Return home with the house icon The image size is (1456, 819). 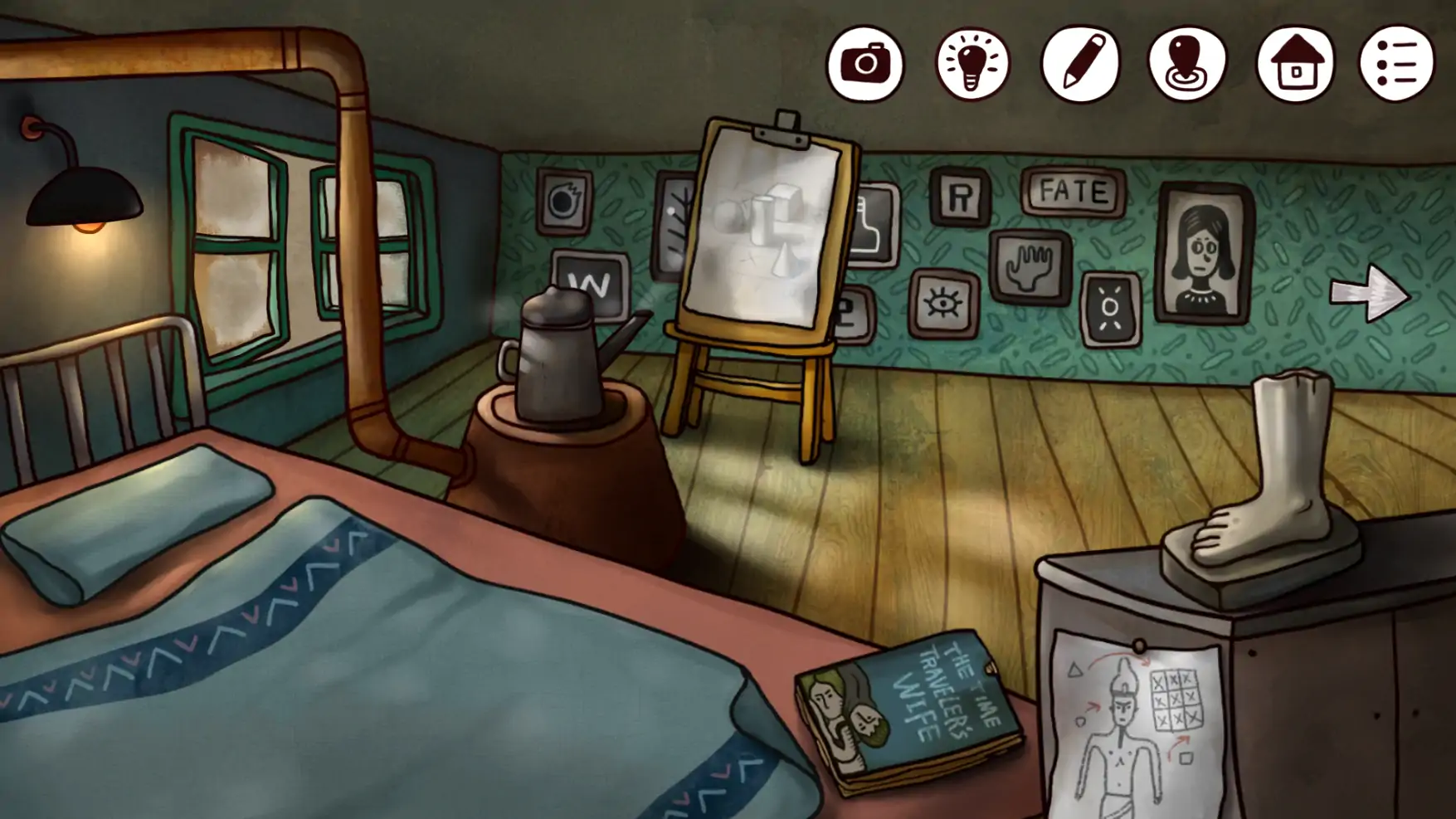(x=1295, y=64)
